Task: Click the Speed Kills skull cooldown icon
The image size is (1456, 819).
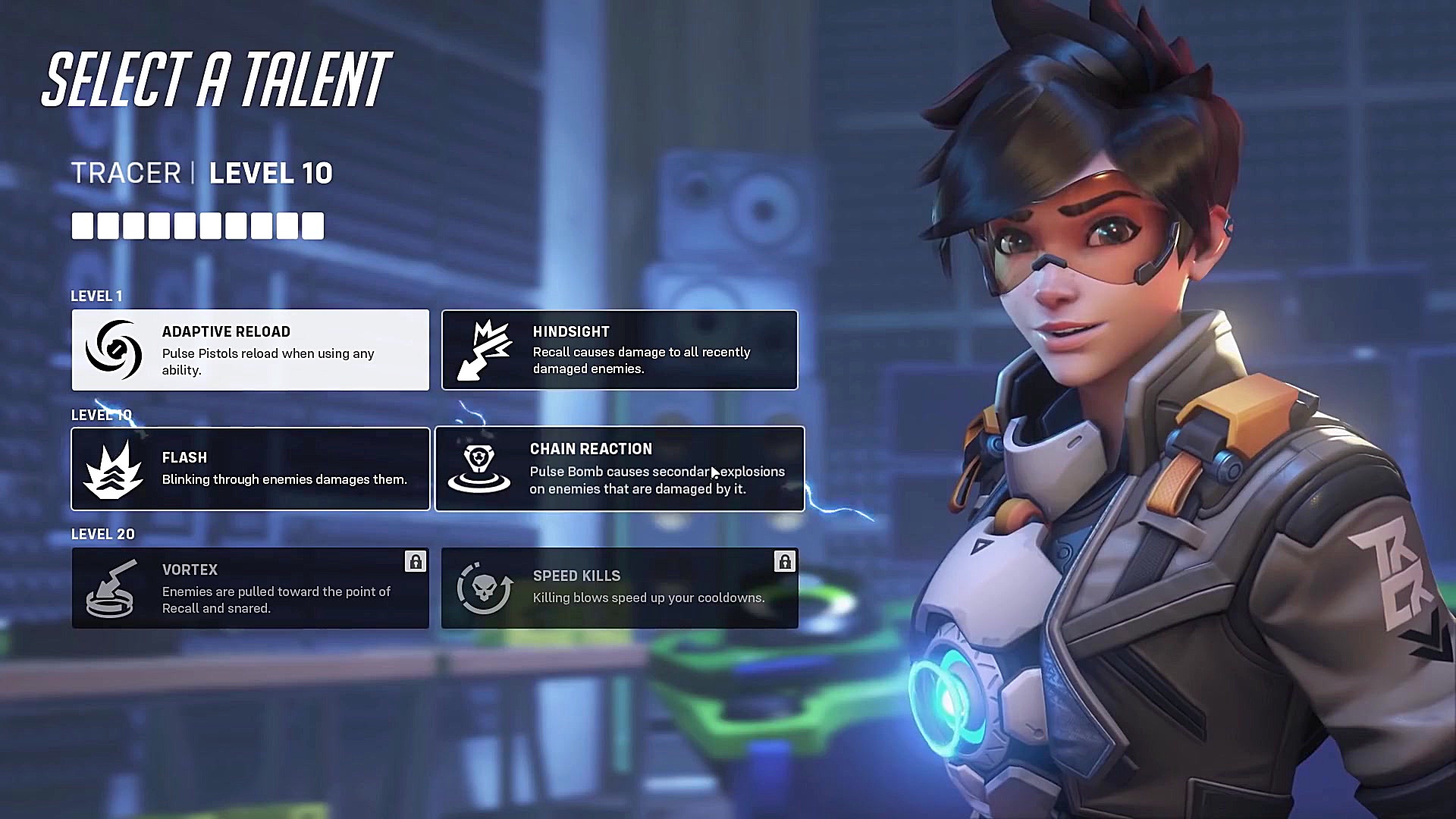Action: coord(483,588)
